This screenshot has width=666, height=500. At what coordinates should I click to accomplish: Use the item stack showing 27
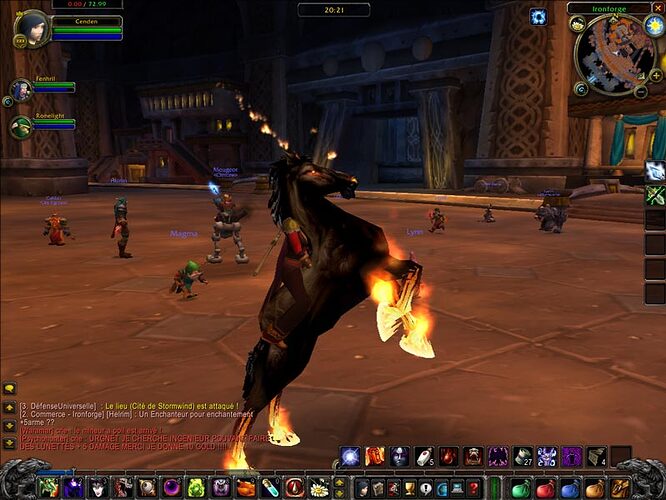tap(523, 457)
